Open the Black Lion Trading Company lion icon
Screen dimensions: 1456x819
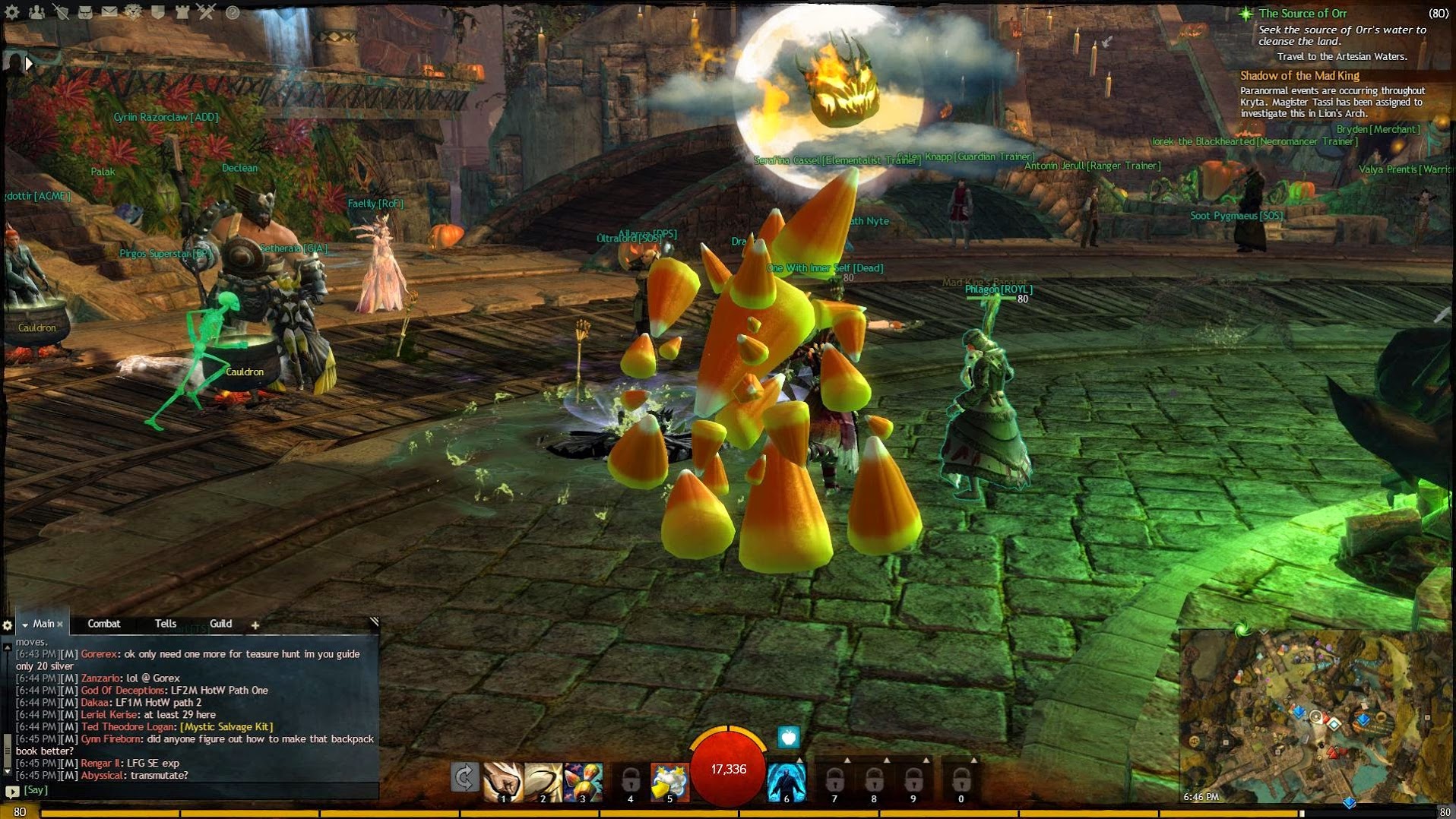point(134,11)
